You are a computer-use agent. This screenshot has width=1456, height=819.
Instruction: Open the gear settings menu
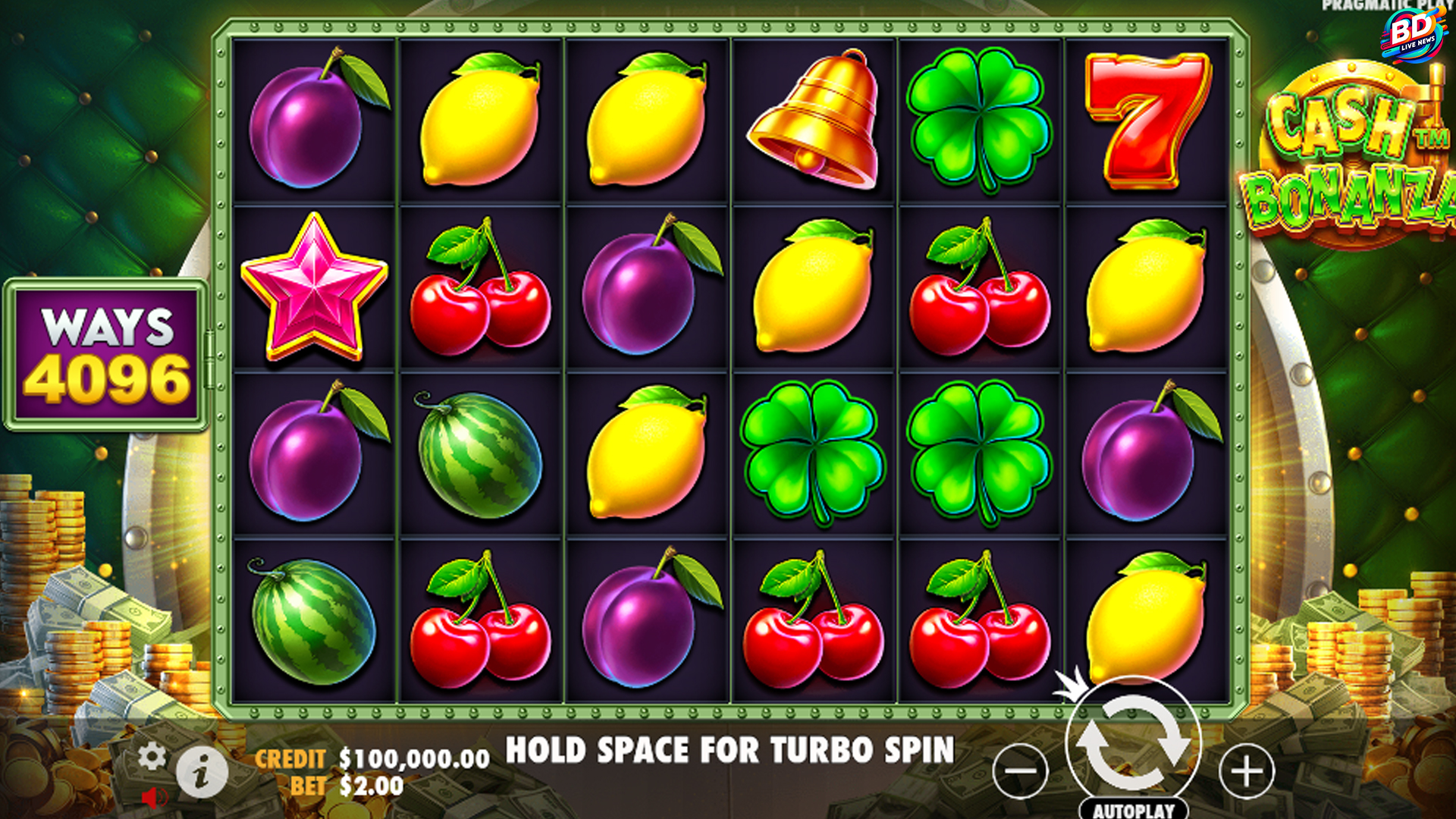click(x=152, y=756)
